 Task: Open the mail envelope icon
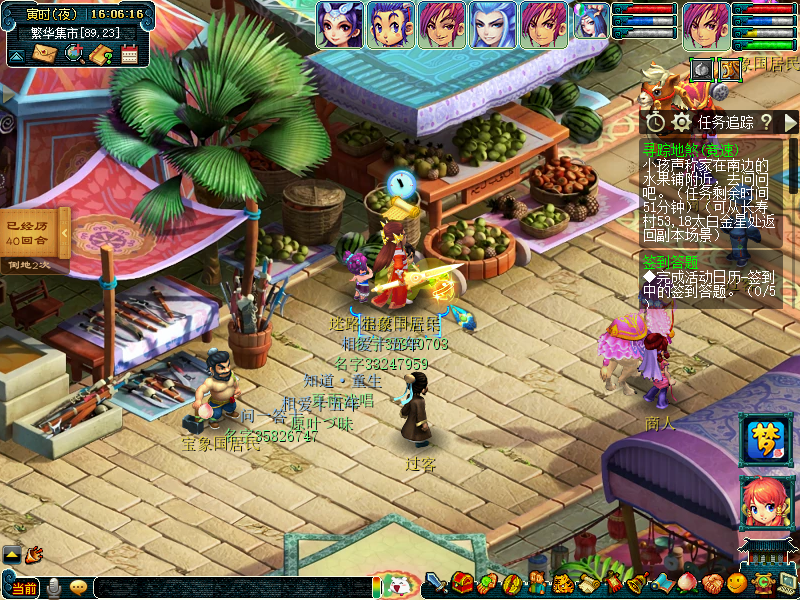pos(44,53)
